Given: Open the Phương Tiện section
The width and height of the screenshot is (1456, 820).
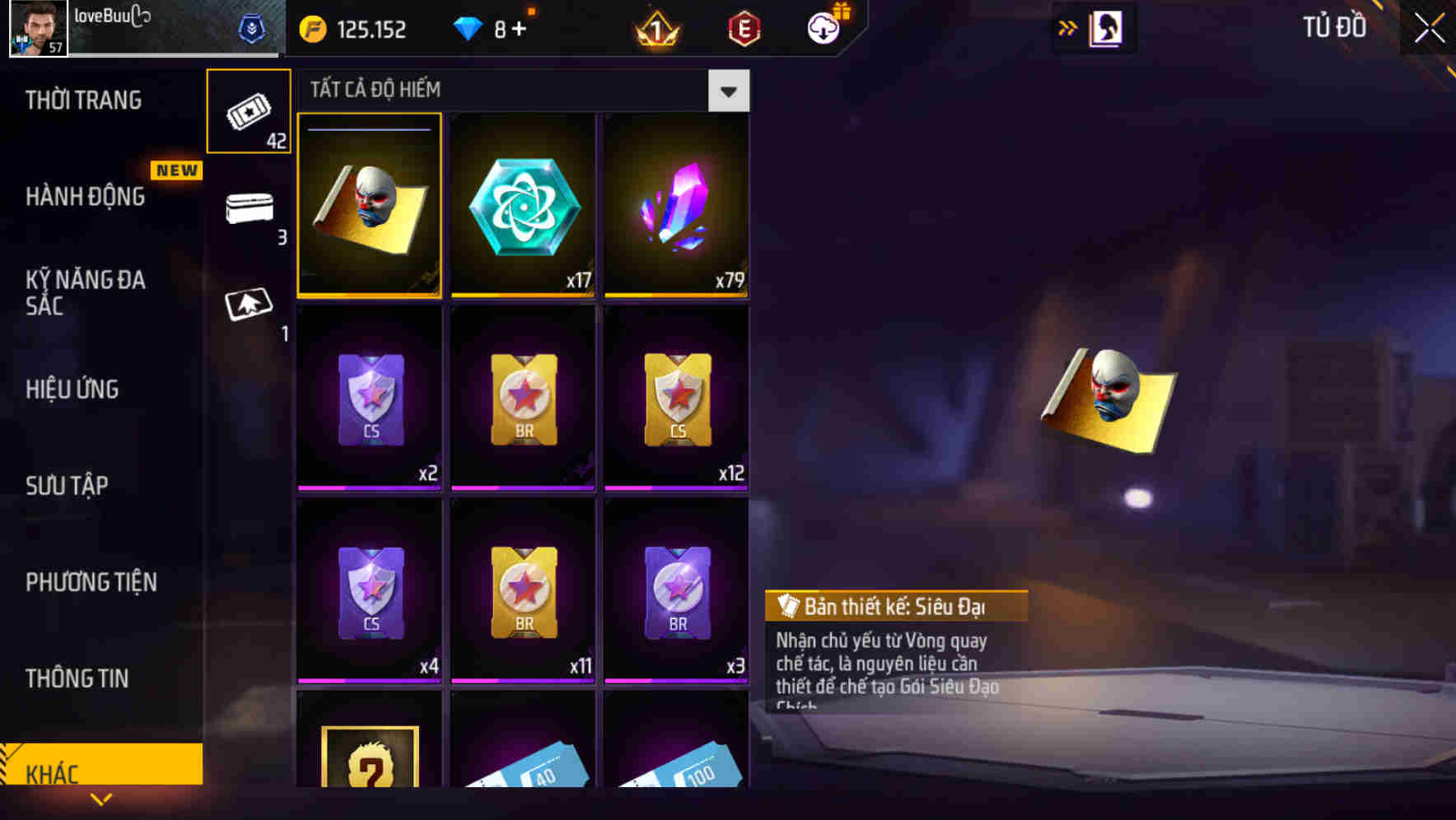Looking at the screenshot, I should [91, 582].
